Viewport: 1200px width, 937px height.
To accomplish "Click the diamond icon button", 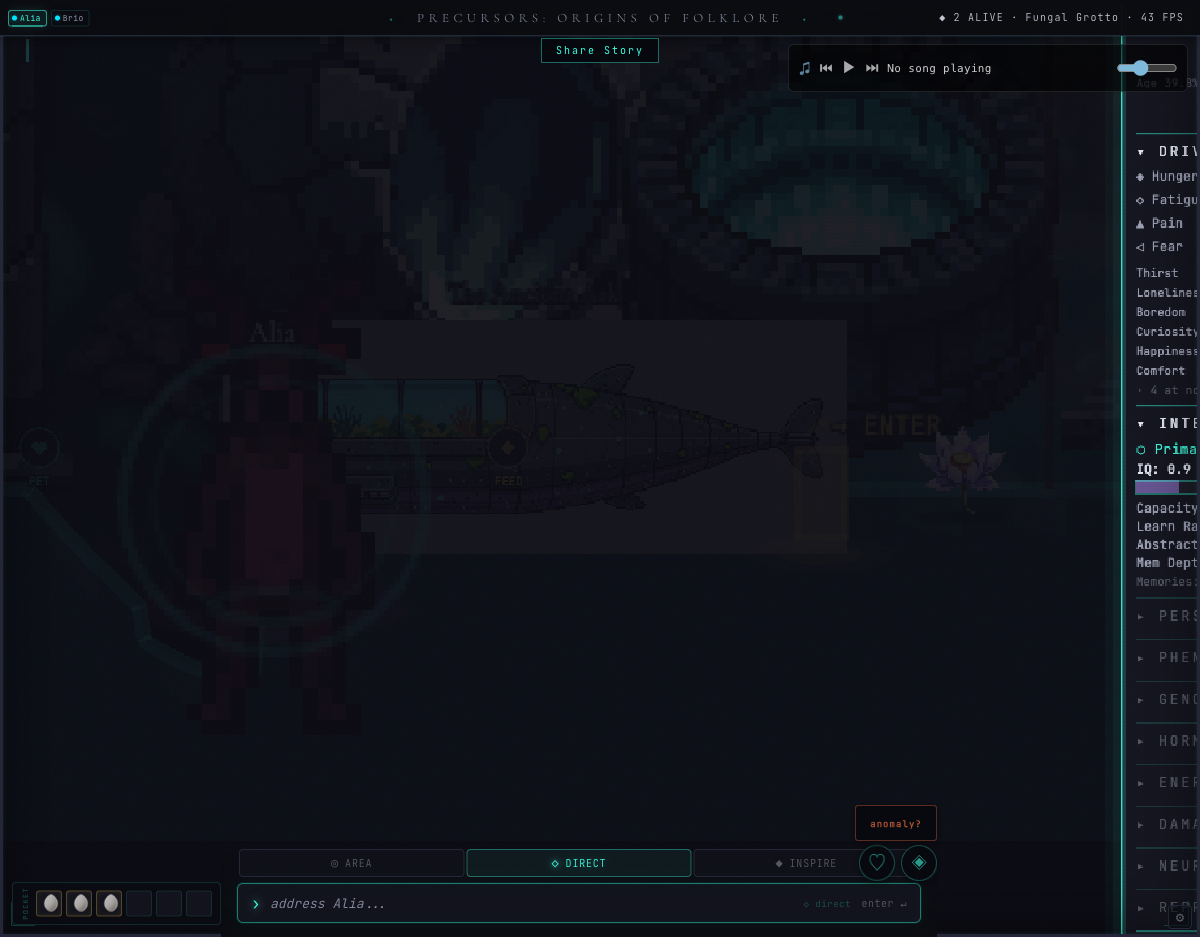I will 919,863.
